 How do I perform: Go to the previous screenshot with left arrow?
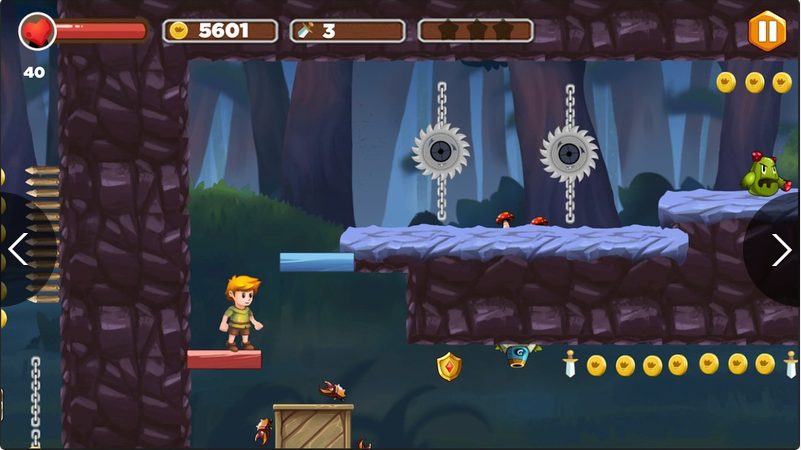19,249
